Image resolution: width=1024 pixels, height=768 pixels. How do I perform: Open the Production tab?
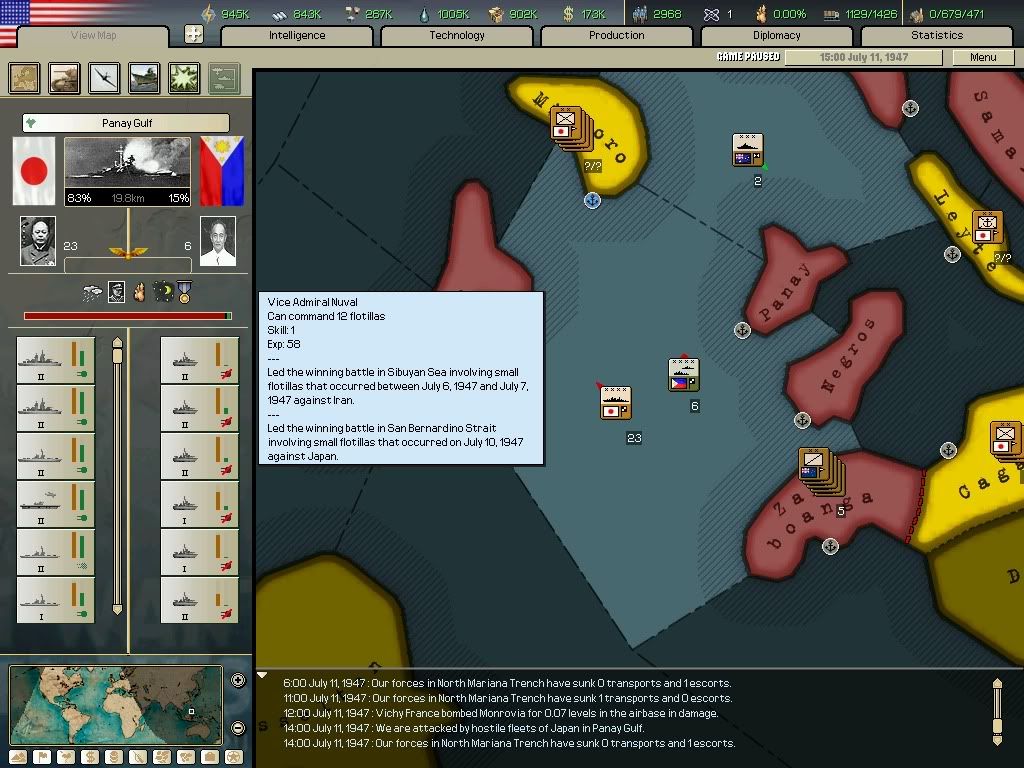617,36
